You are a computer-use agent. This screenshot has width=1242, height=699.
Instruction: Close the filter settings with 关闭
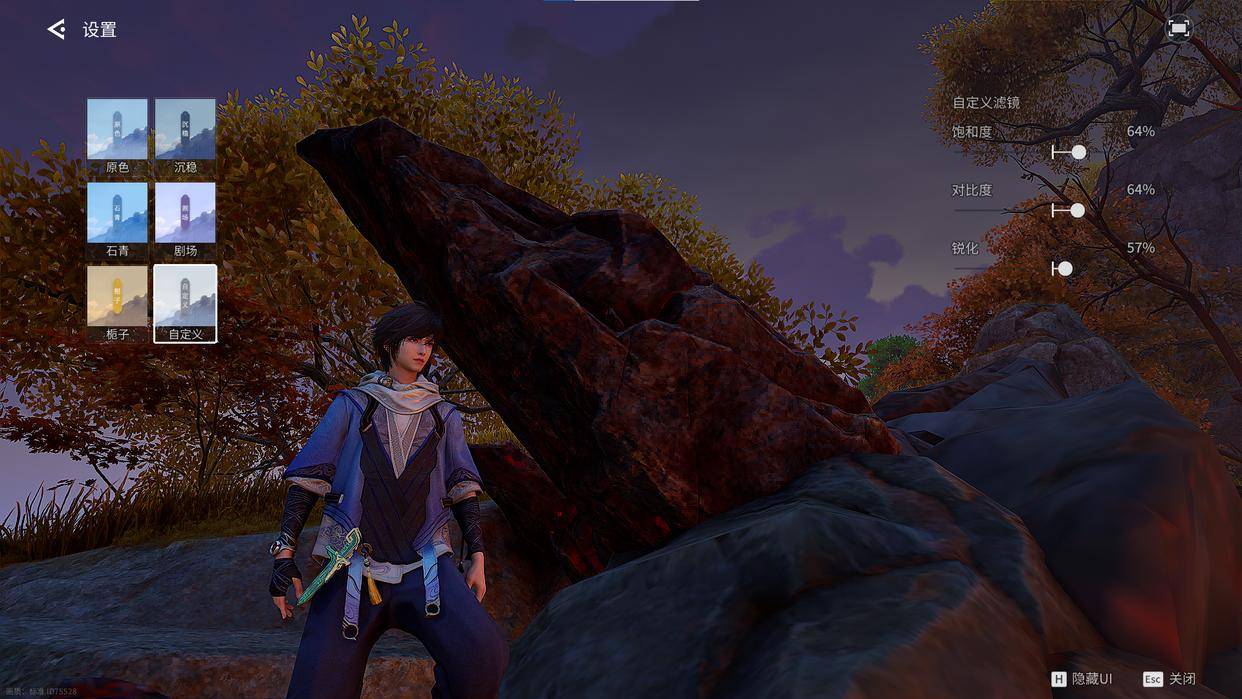1170,679
